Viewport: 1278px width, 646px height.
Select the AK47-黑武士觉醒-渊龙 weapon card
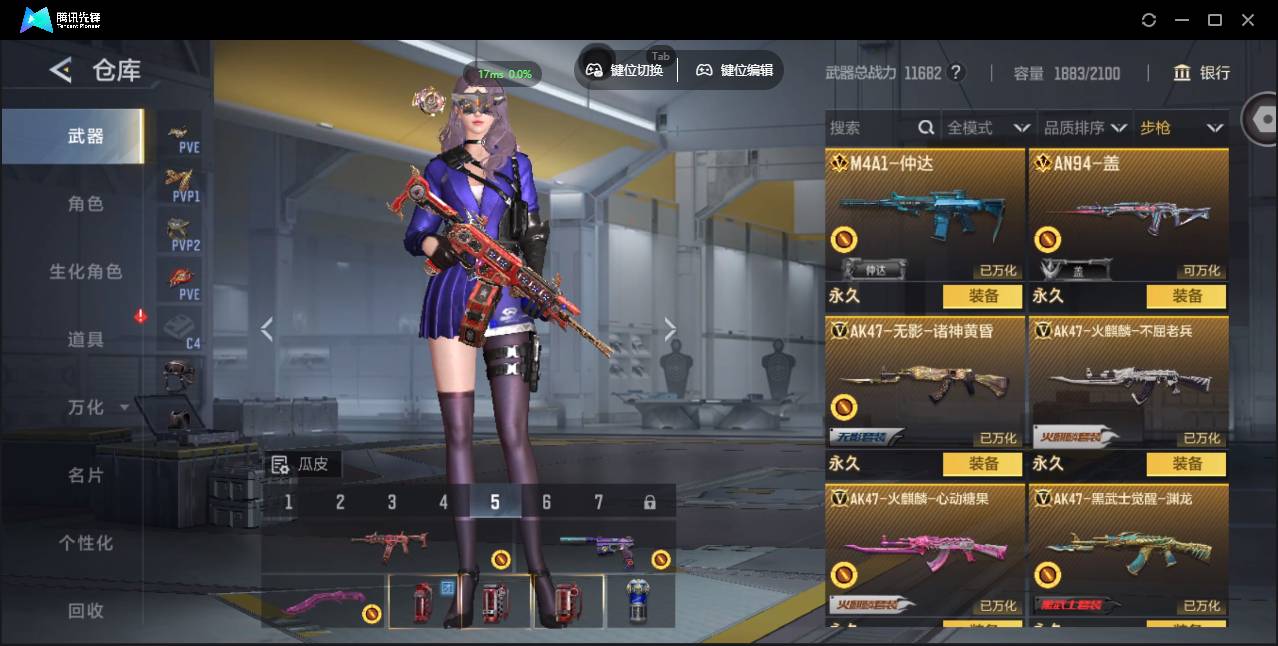tap(1128, 550)
